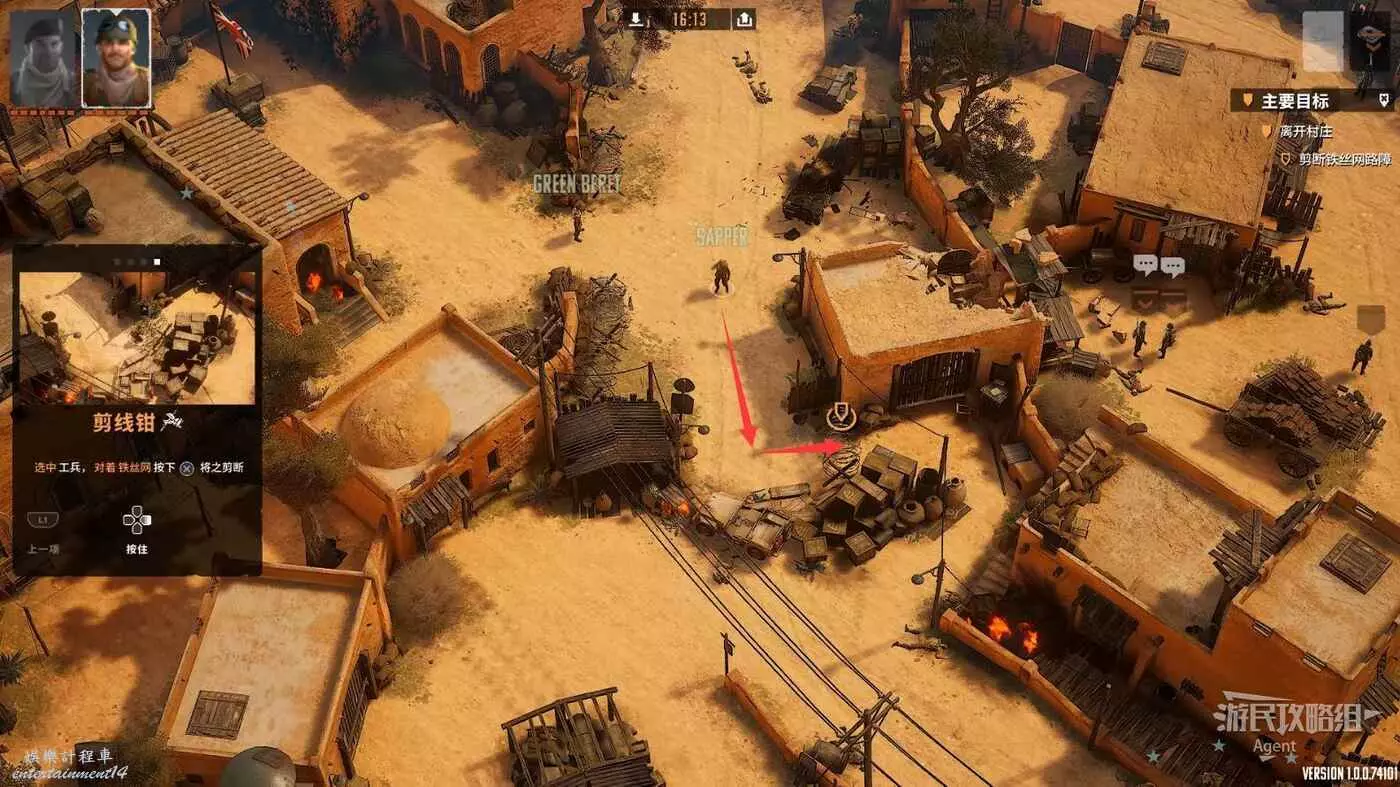Click the wire cutter tutorial thumbnail image
1400x787 pixels.
137,338
